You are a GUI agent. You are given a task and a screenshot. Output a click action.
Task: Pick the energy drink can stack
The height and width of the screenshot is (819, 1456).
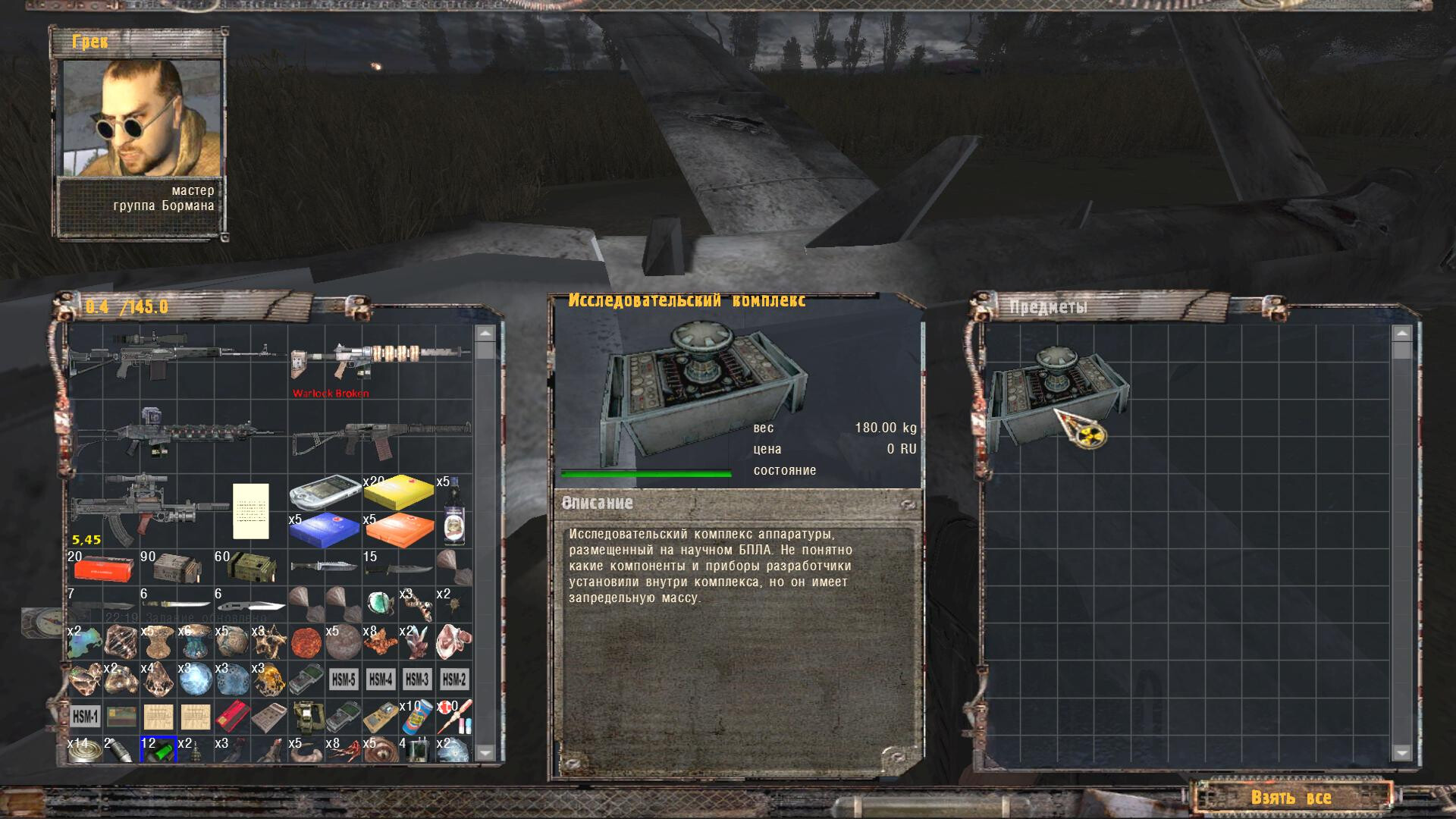click(417, 716)
